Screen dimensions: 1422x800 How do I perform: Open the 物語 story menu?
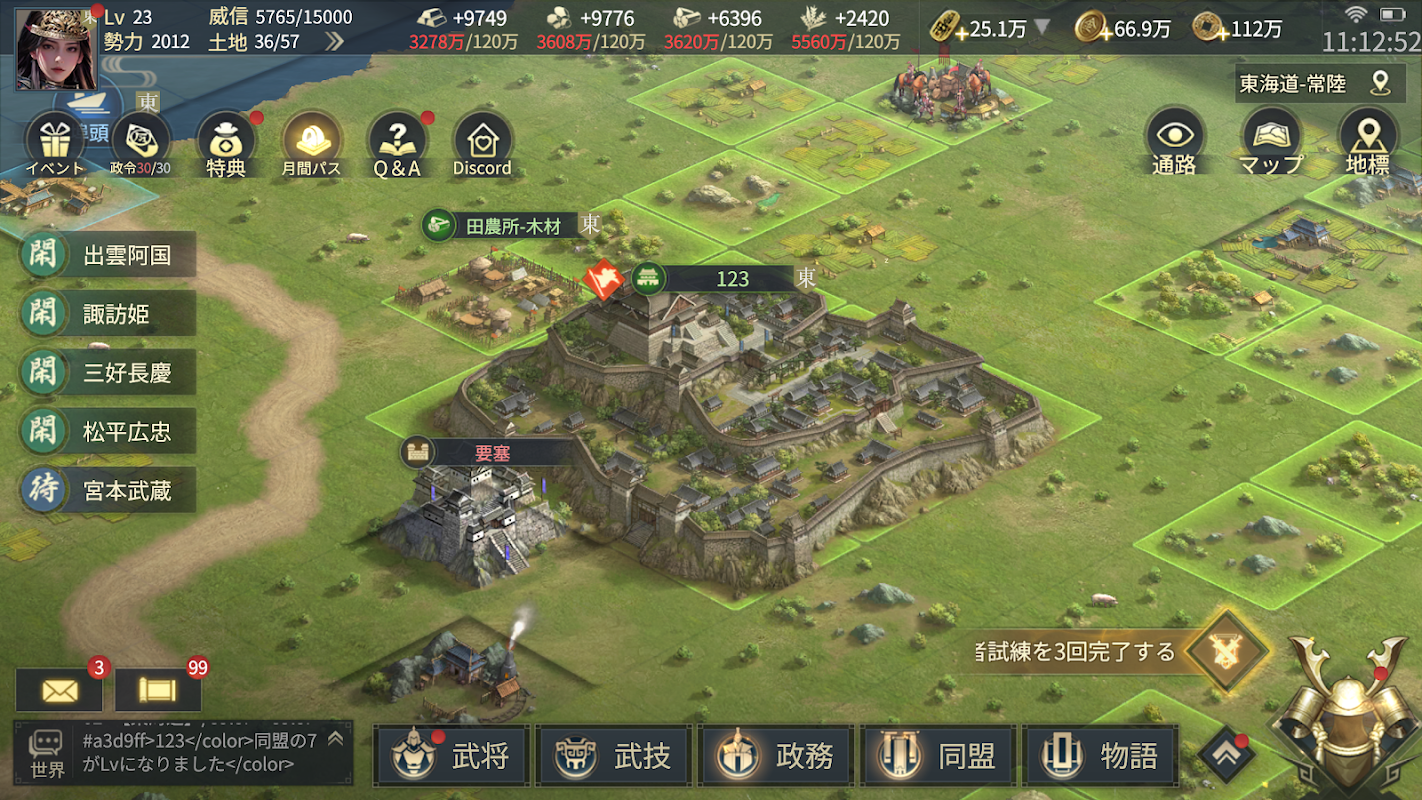1100,756
